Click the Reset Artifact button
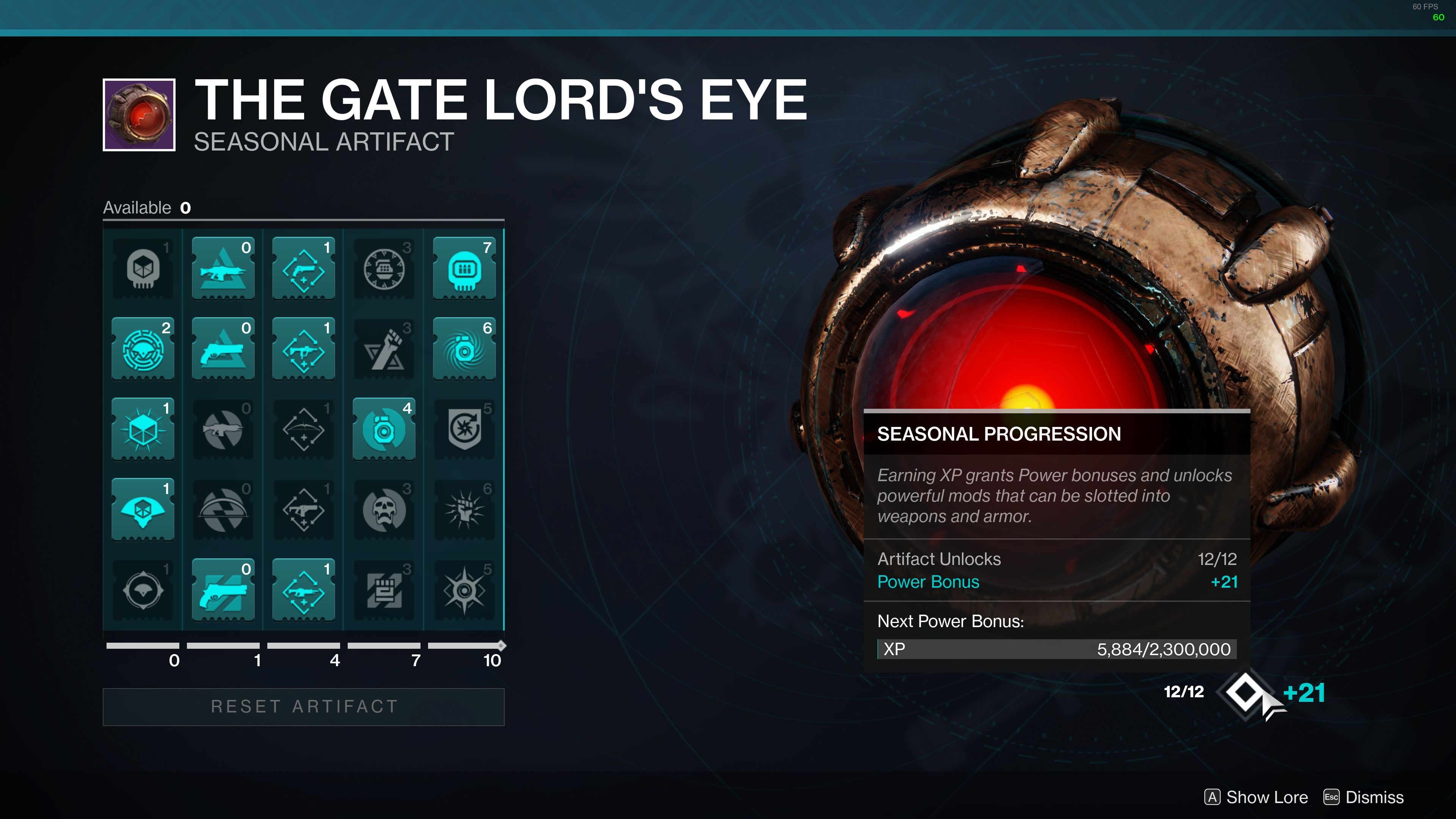 (303, 706)
